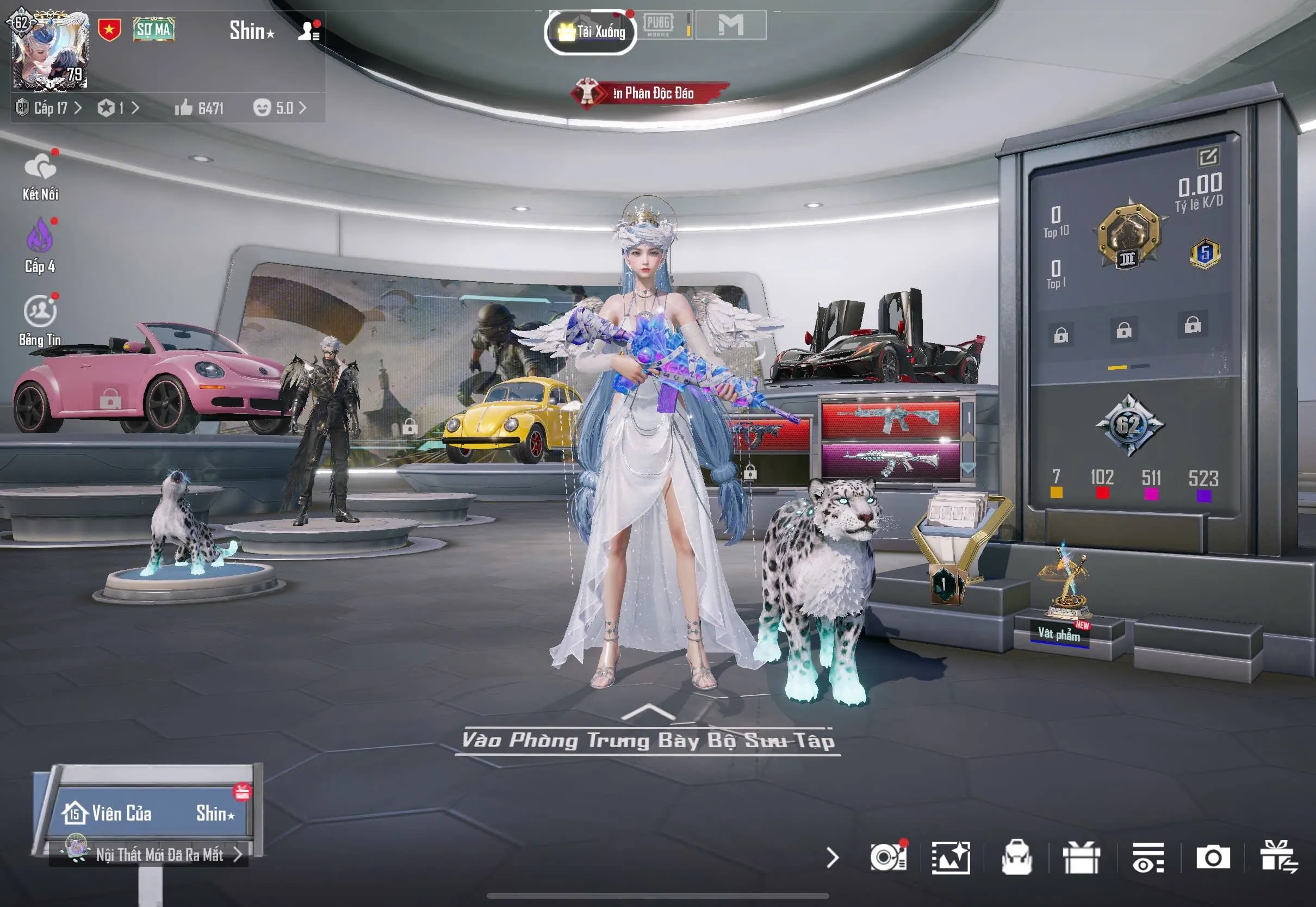Open the backpack inventory icon
This screenshot has height=907, width=1316.
click(1016, 857)
